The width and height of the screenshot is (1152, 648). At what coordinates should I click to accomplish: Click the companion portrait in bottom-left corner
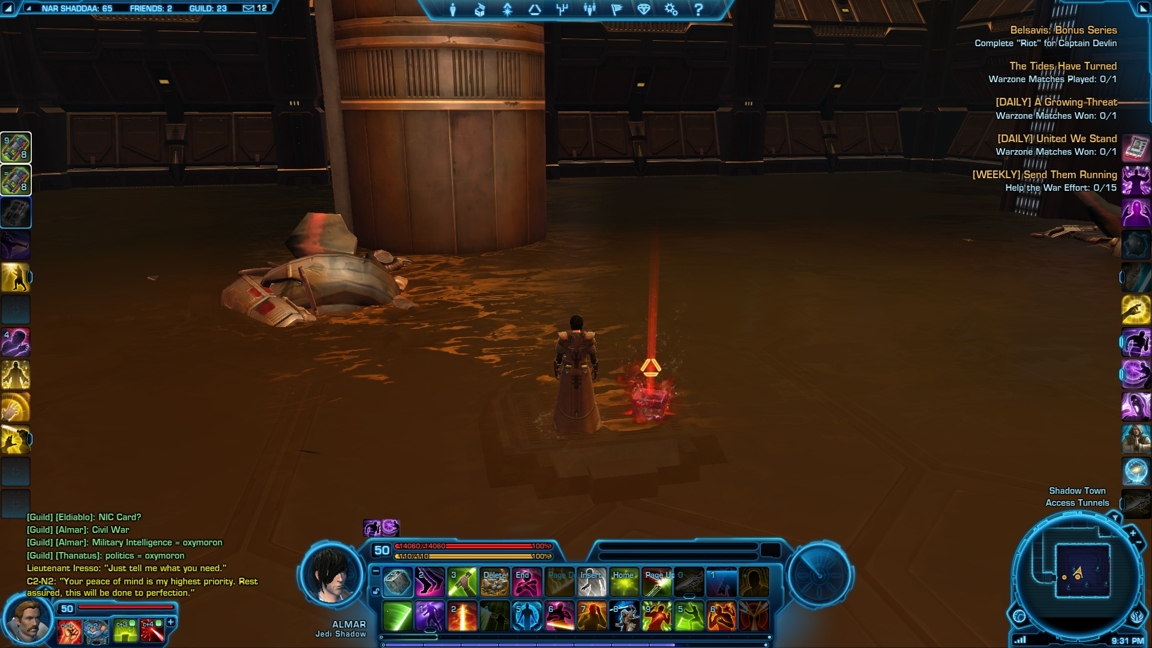pos(27,620)
